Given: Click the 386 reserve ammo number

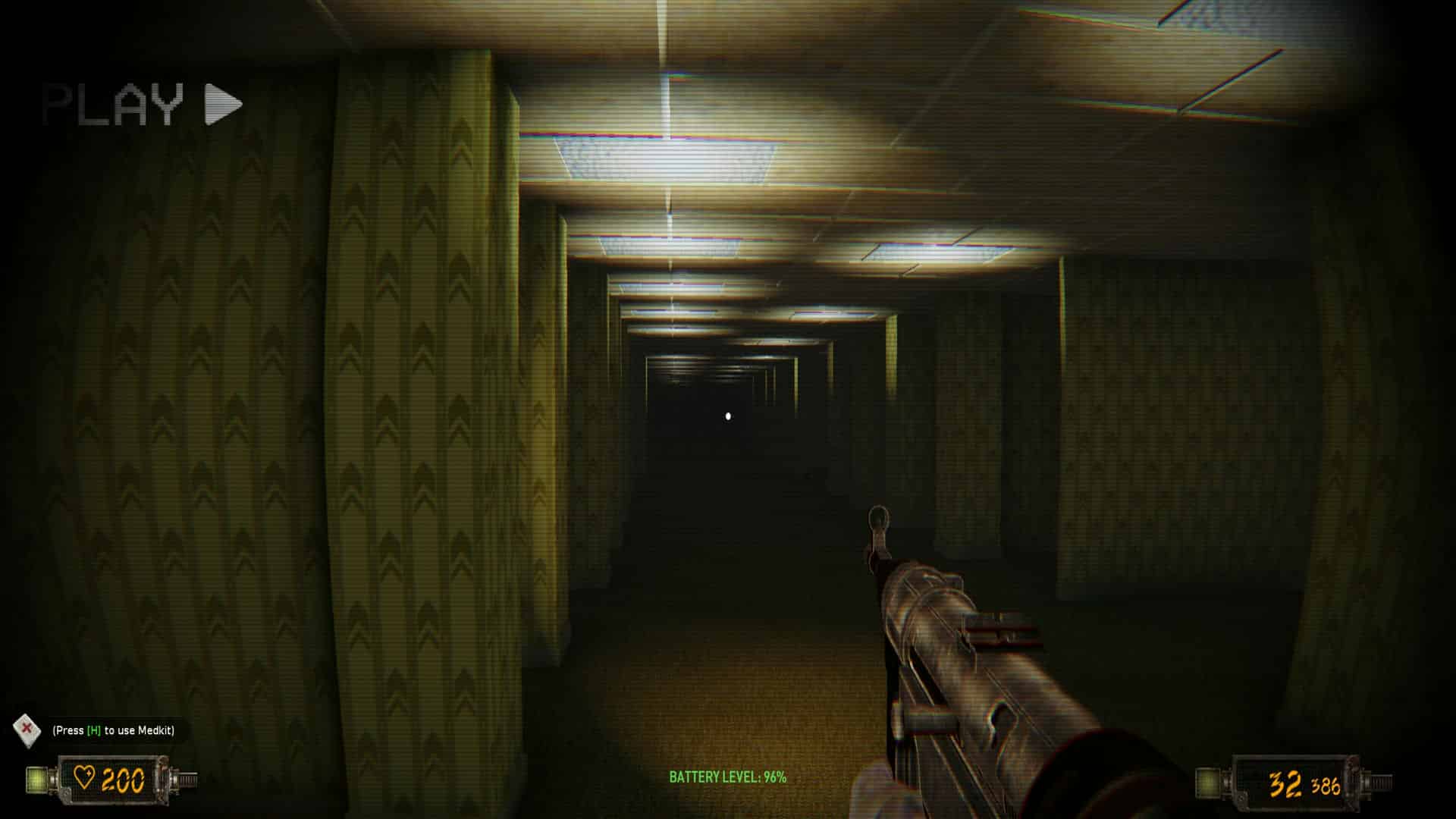Looking at the screenshot, I should click(1325, 786).
